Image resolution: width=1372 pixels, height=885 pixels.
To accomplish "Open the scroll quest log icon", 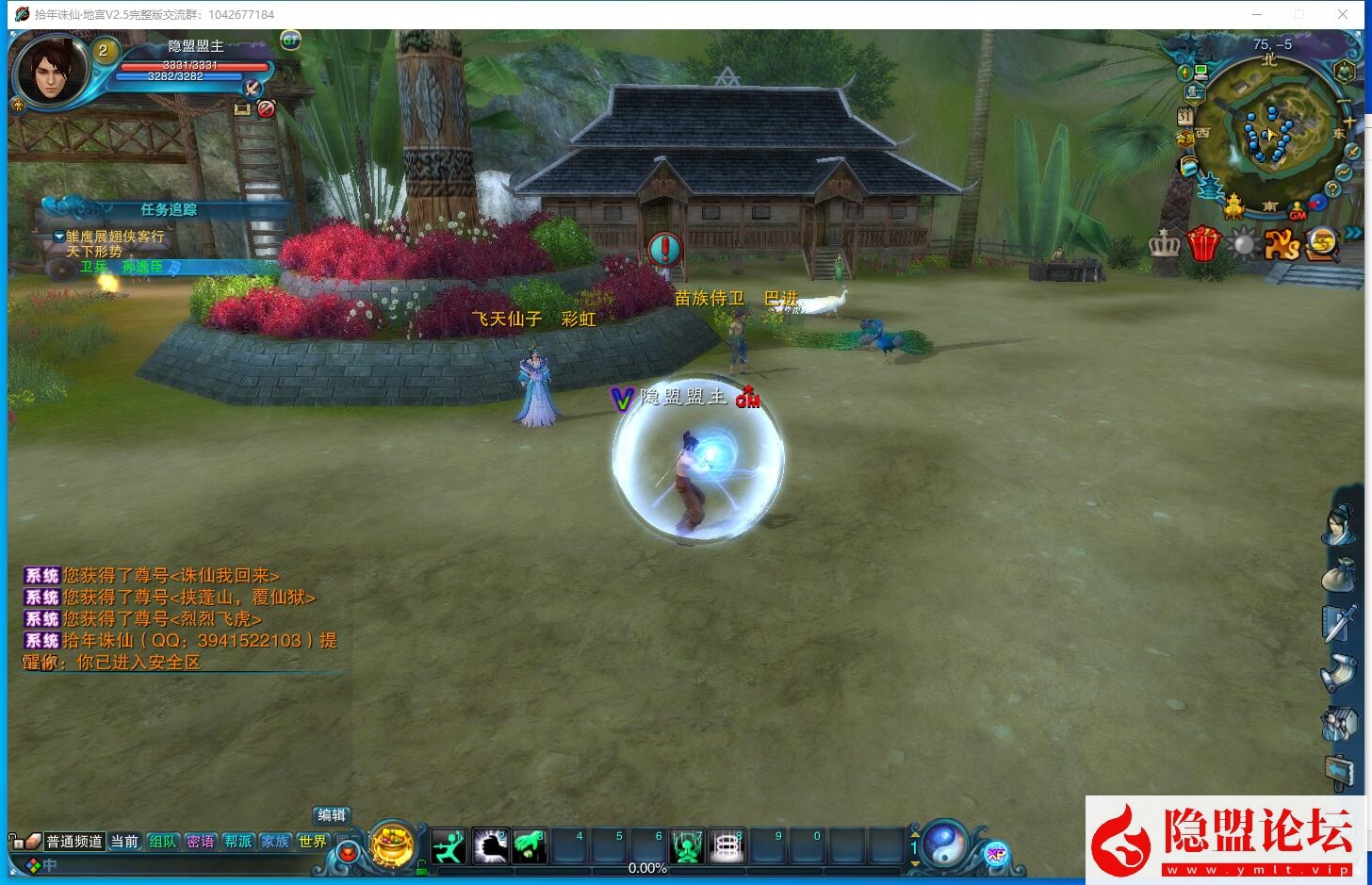I will [x=1339, y=673].
